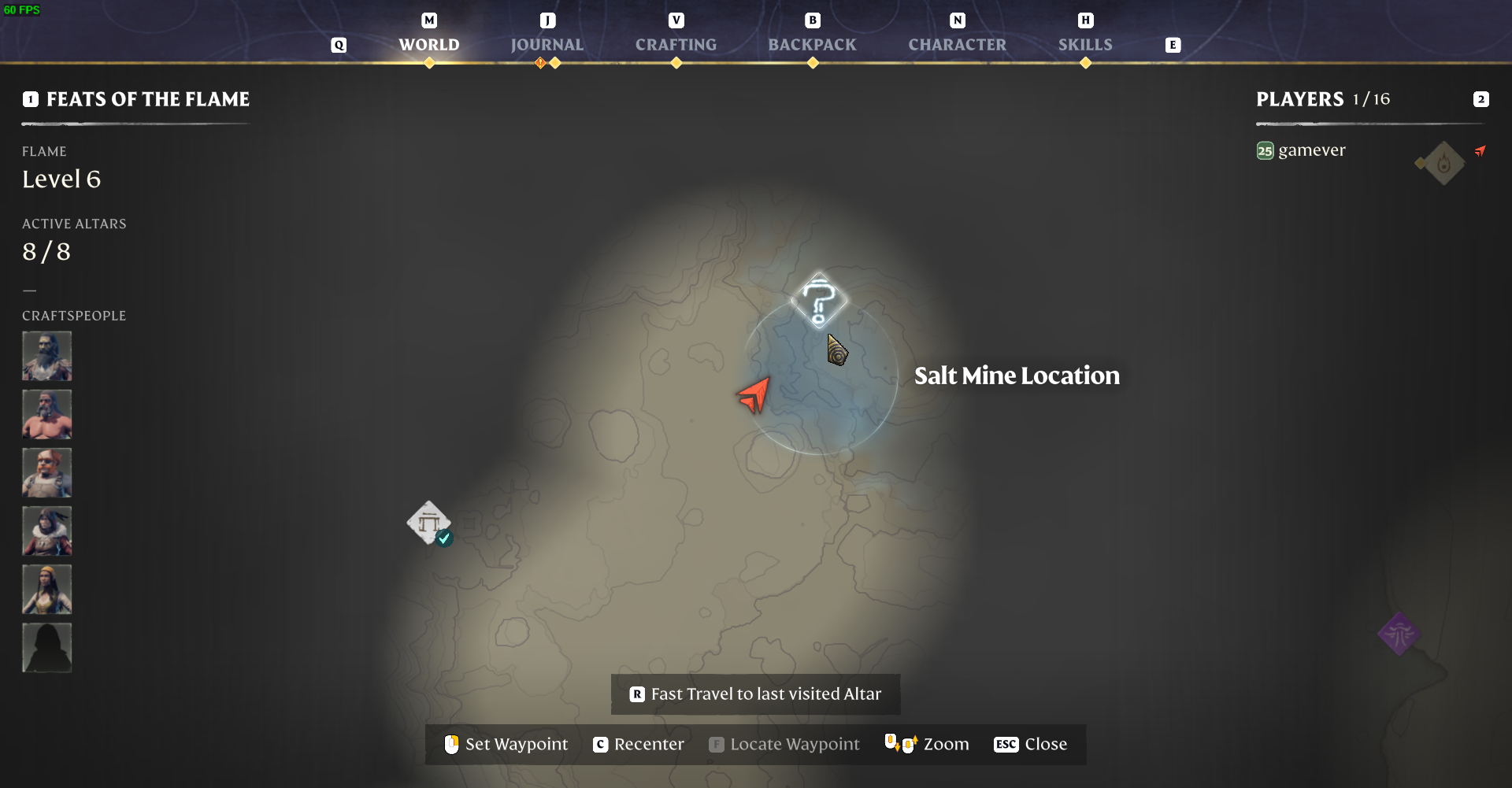This screenshot has height=788, width=1512.
Task: Enable Recenter on the map
Action: pos(638,744)
